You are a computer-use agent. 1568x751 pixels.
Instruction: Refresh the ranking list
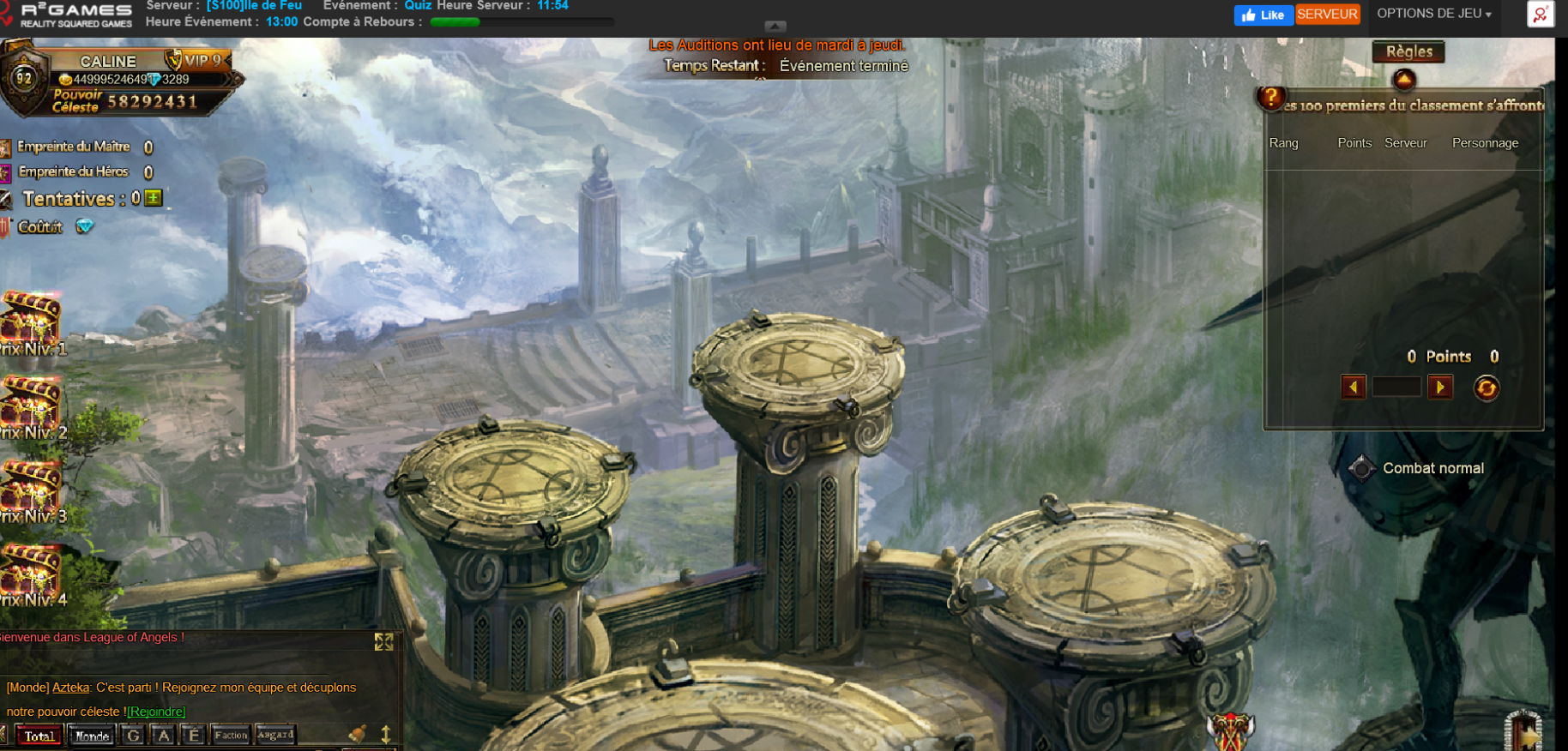coord(1487,388)
